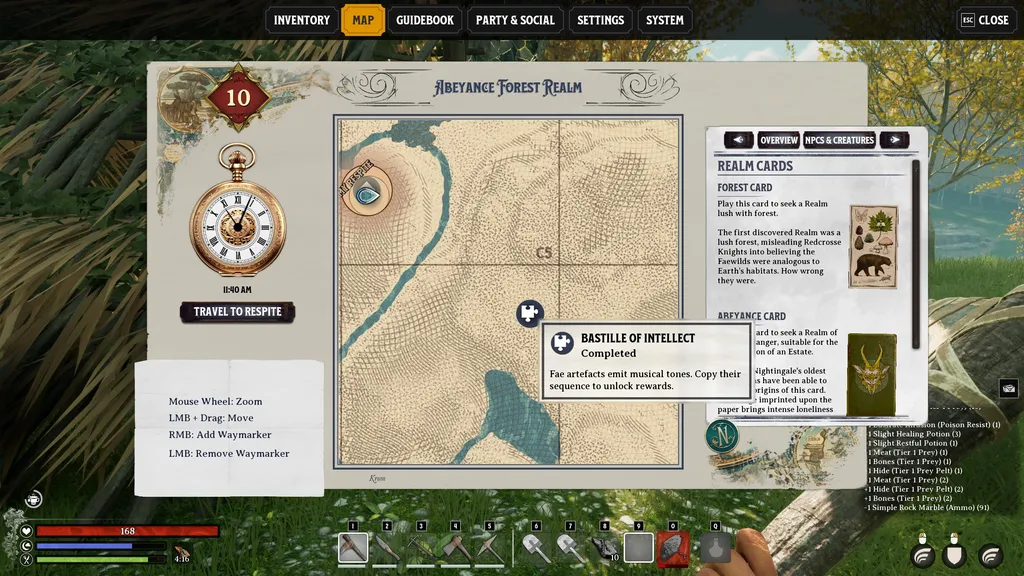Go to the Settings tab
This screenshot has height=576, width=1024.
[x=600, y=20]
